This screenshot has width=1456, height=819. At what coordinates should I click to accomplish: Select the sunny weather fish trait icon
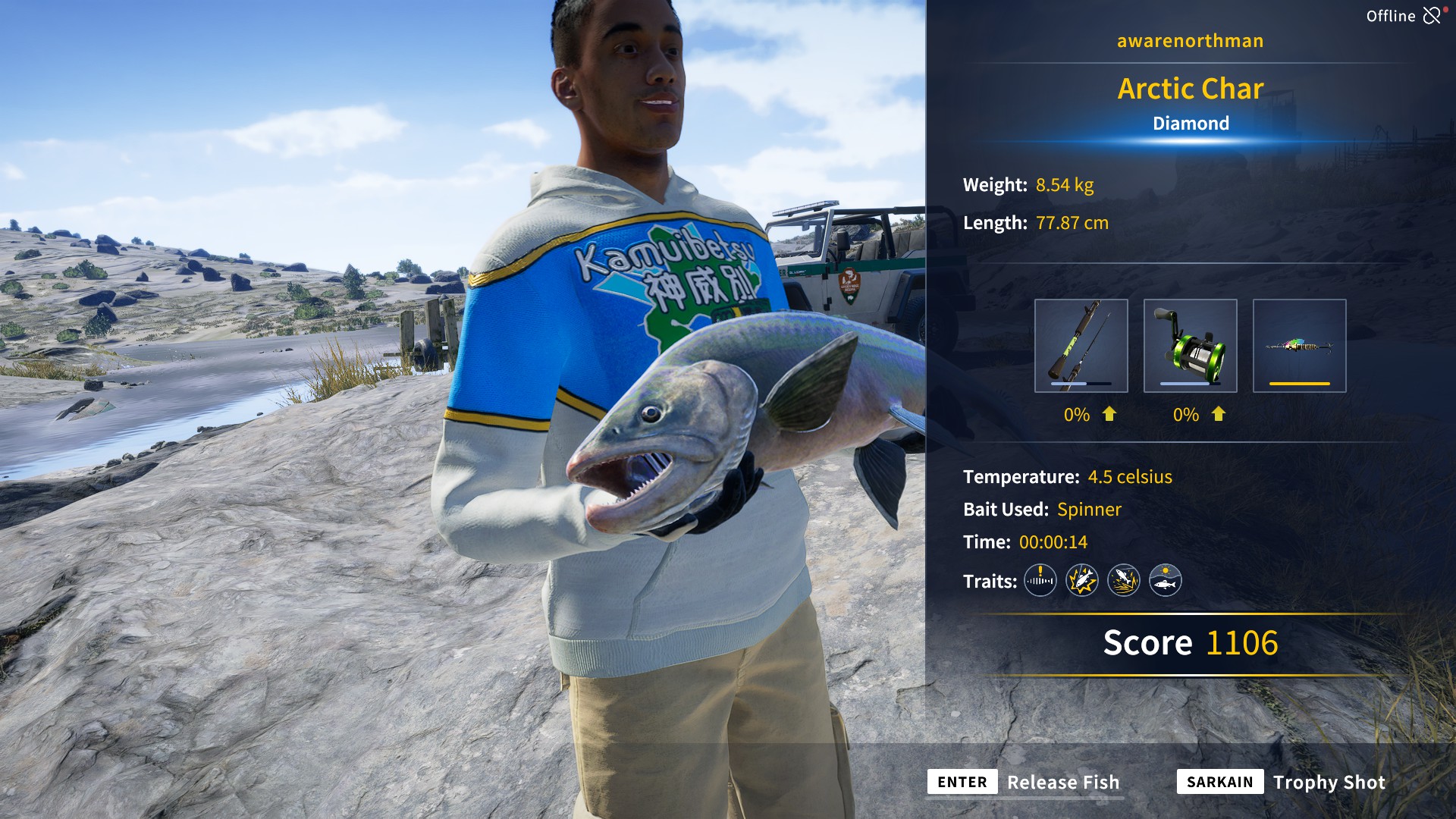point(1167,581)
